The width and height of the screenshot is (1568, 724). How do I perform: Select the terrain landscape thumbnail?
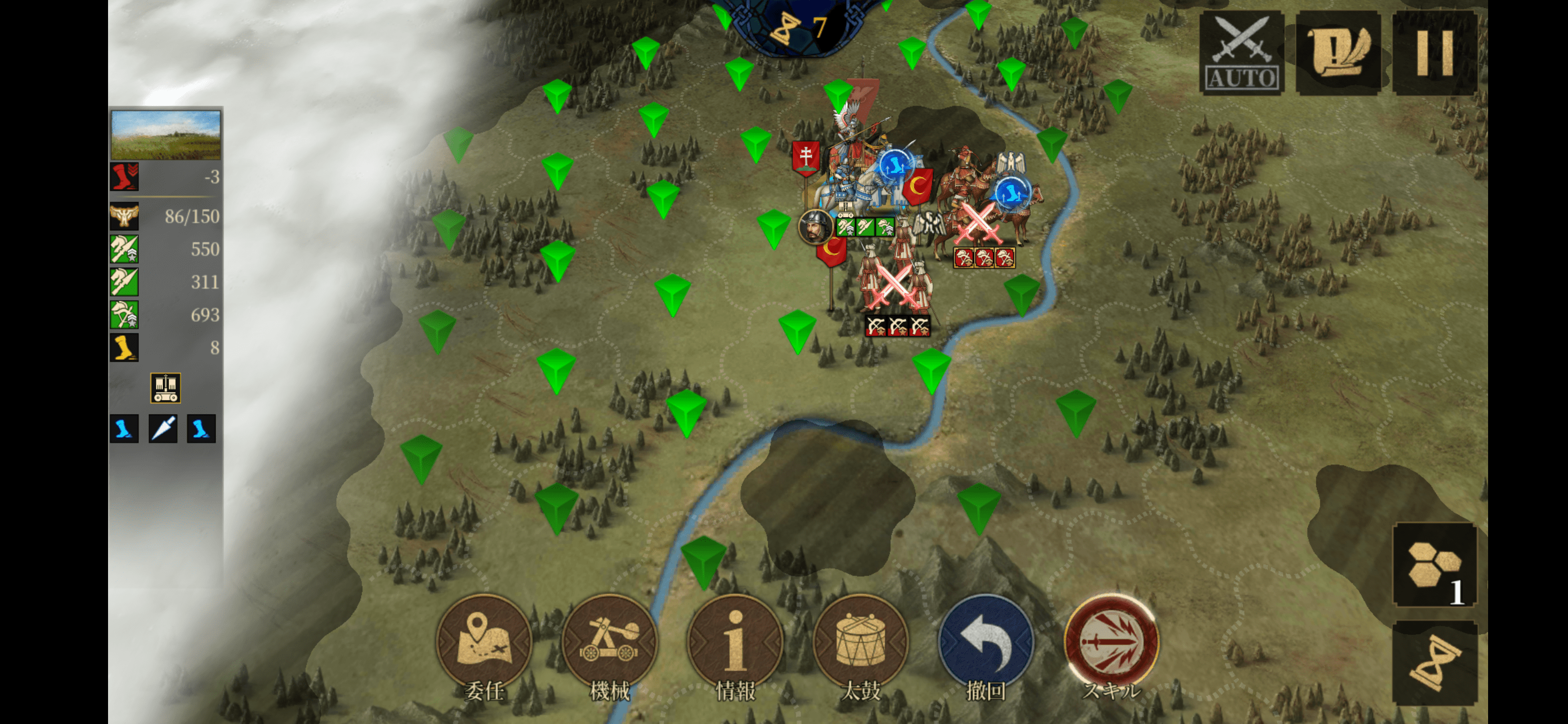pos(165,135)
